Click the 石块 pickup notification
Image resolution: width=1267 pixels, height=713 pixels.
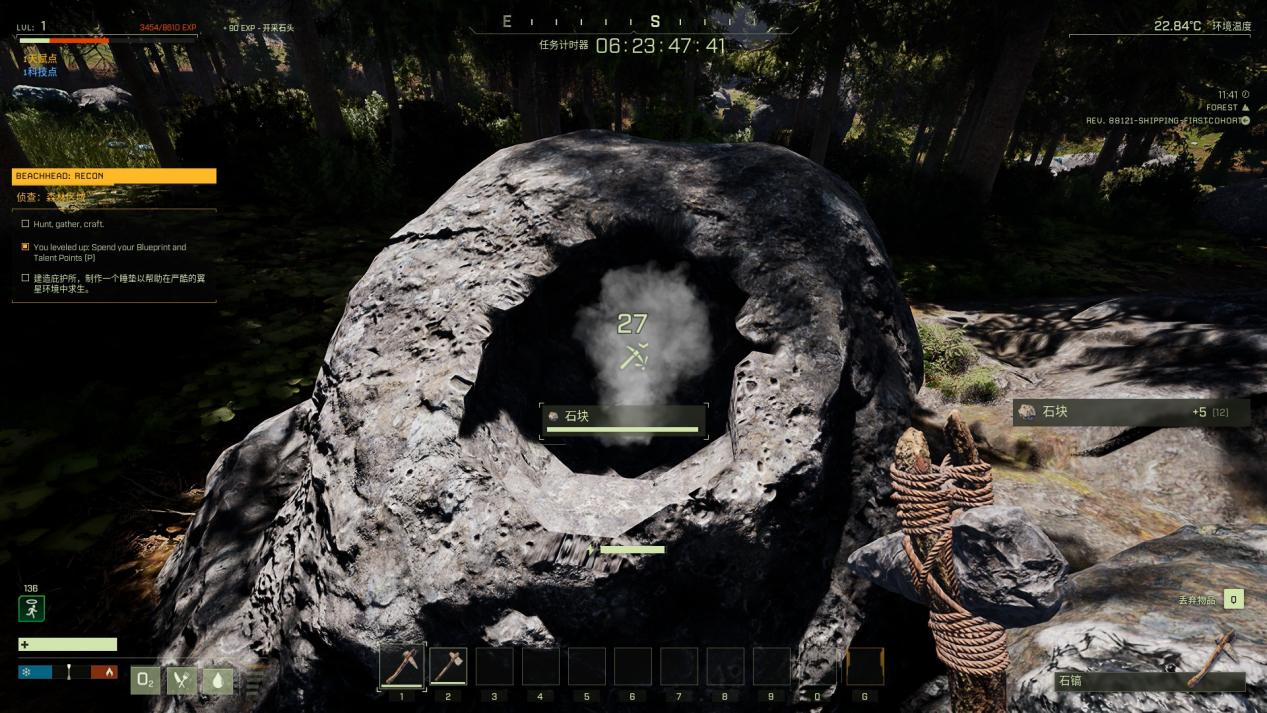coord(1130,412)
